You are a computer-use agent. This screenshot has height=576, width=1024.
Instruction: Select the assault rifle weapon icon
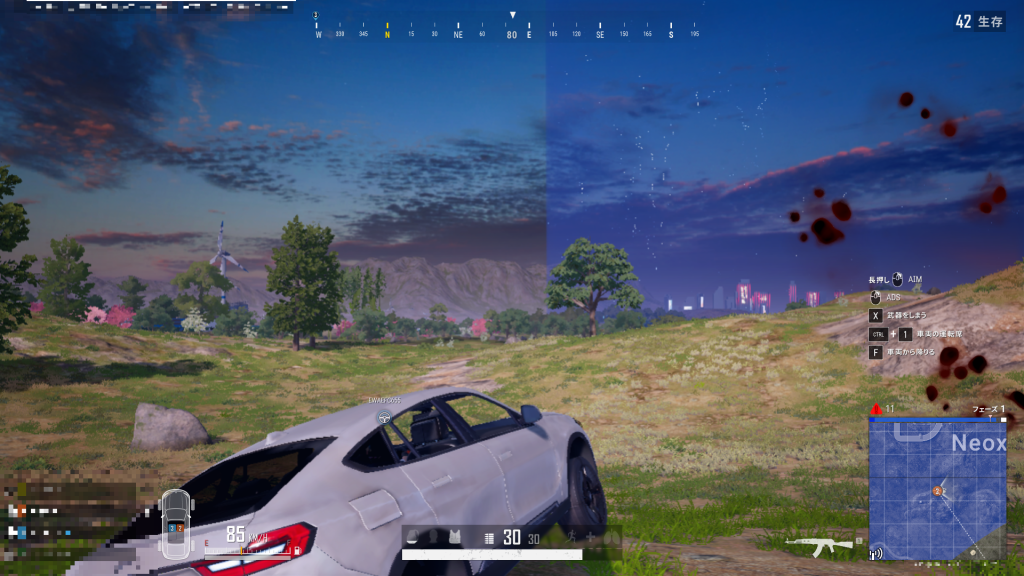[x=818, y=544]
